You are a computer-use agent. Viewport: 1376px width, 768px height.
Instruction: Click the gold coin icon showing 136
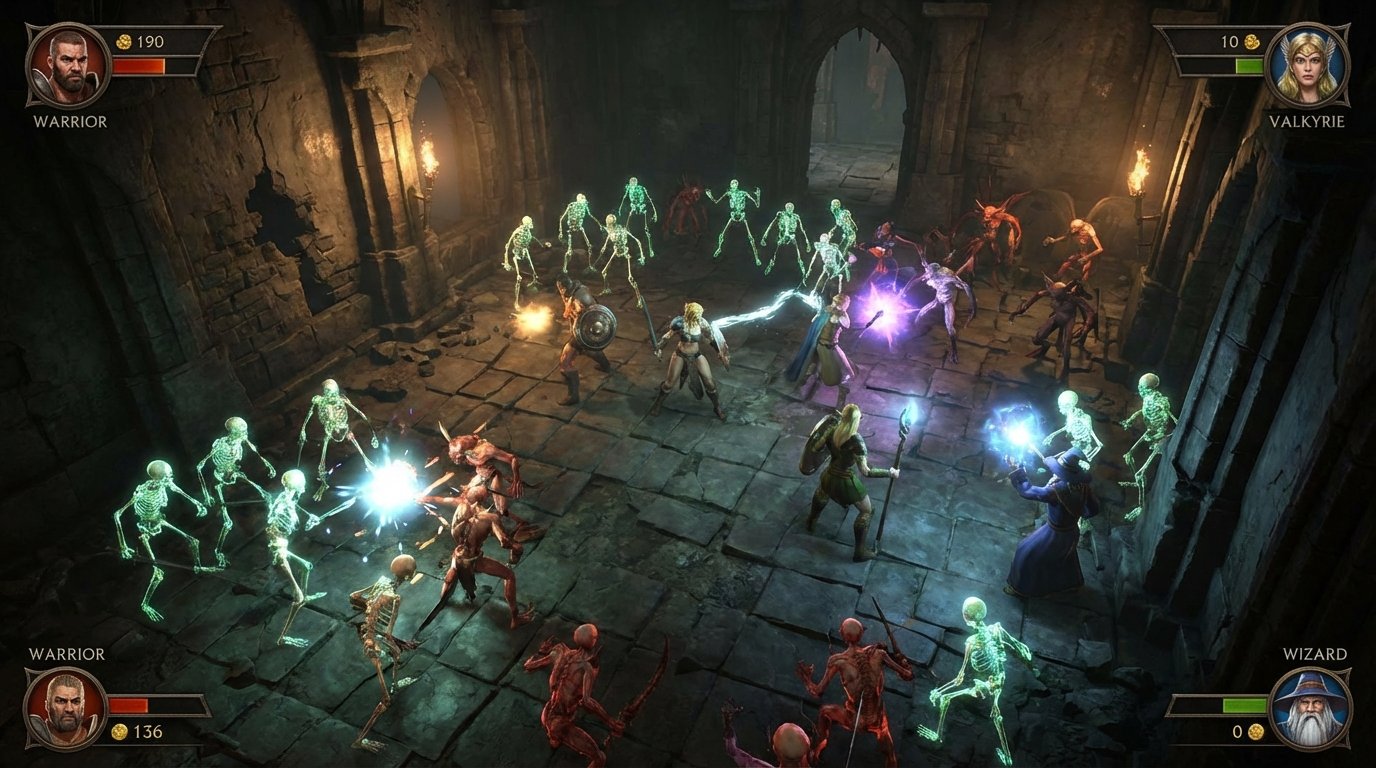[x=120, y=730]
